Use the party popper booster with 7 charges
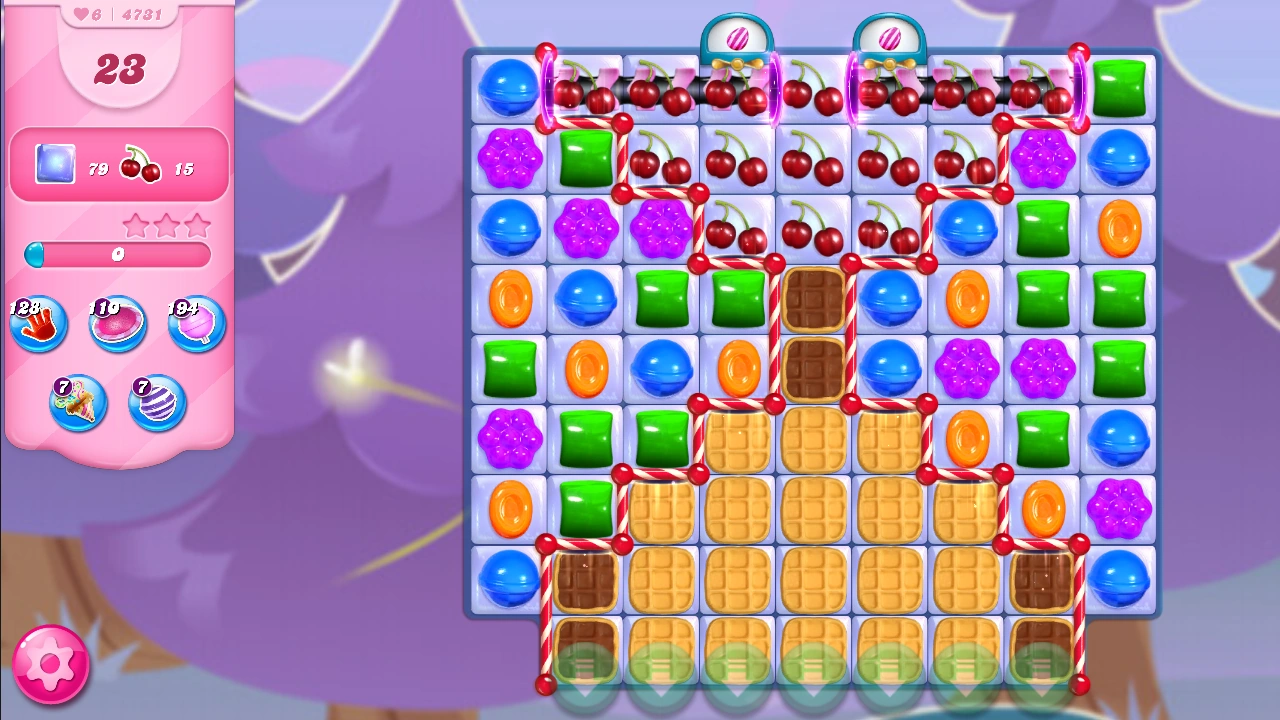Screen dimensions: 1280x720 (78, 401)
